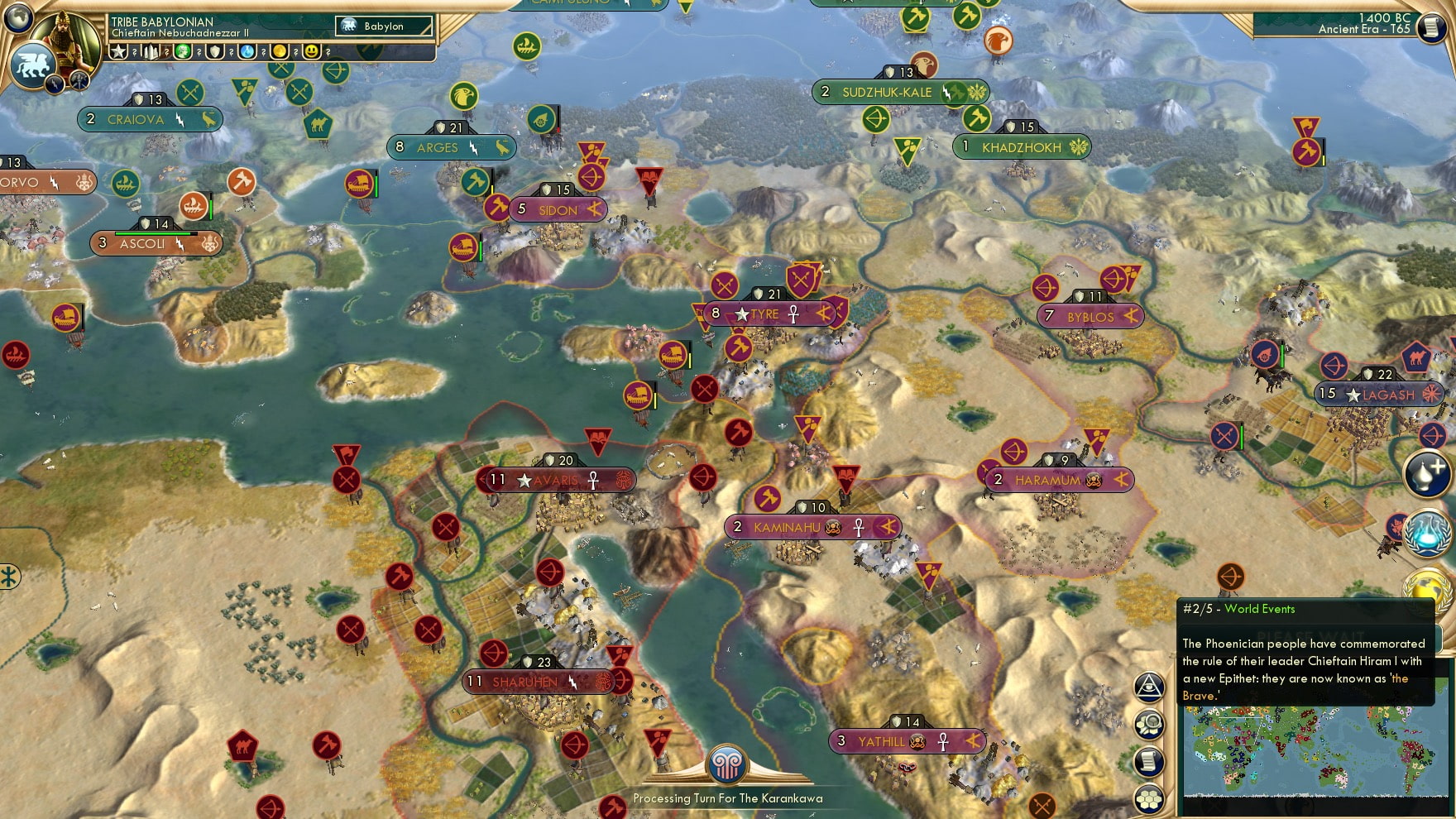This screenshot has height=819, width=1456.
Task: Open the Babylon city selector box in the header
Action: click(x=382, y=26)
